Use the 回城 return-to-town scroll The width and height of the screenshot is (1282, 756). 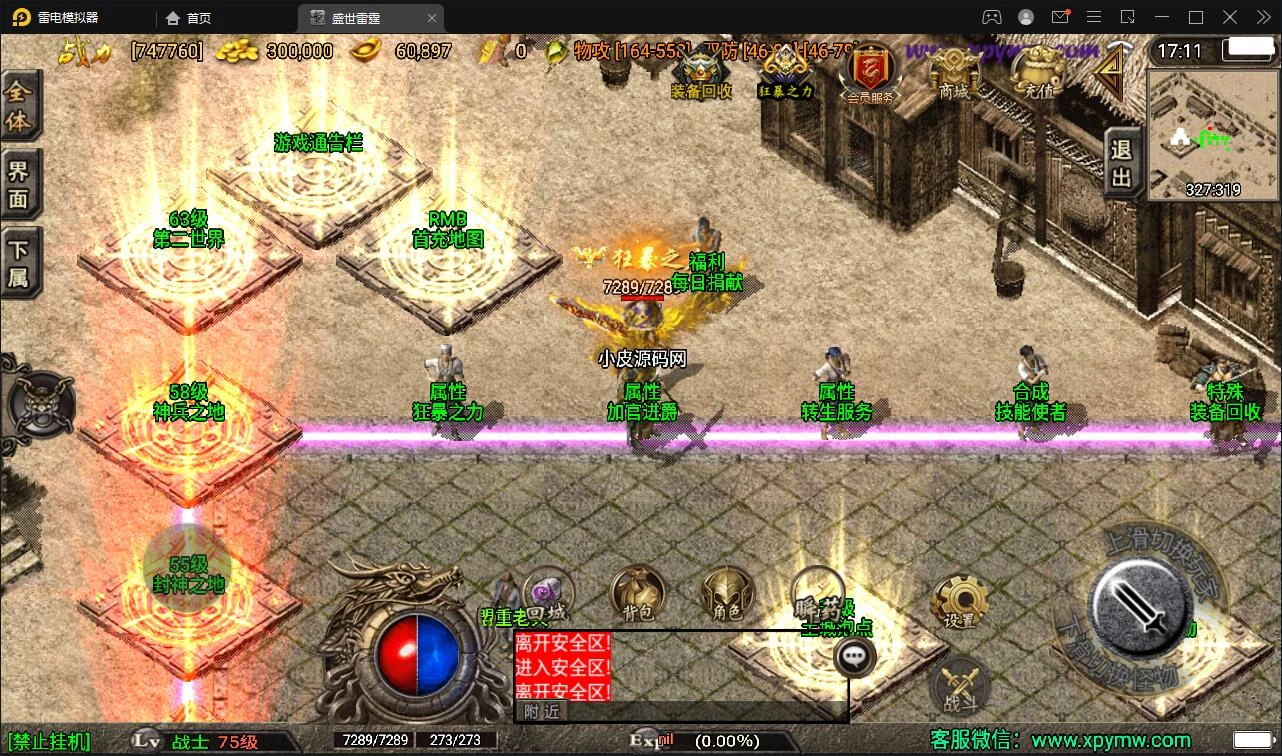[x=547, y=596]
